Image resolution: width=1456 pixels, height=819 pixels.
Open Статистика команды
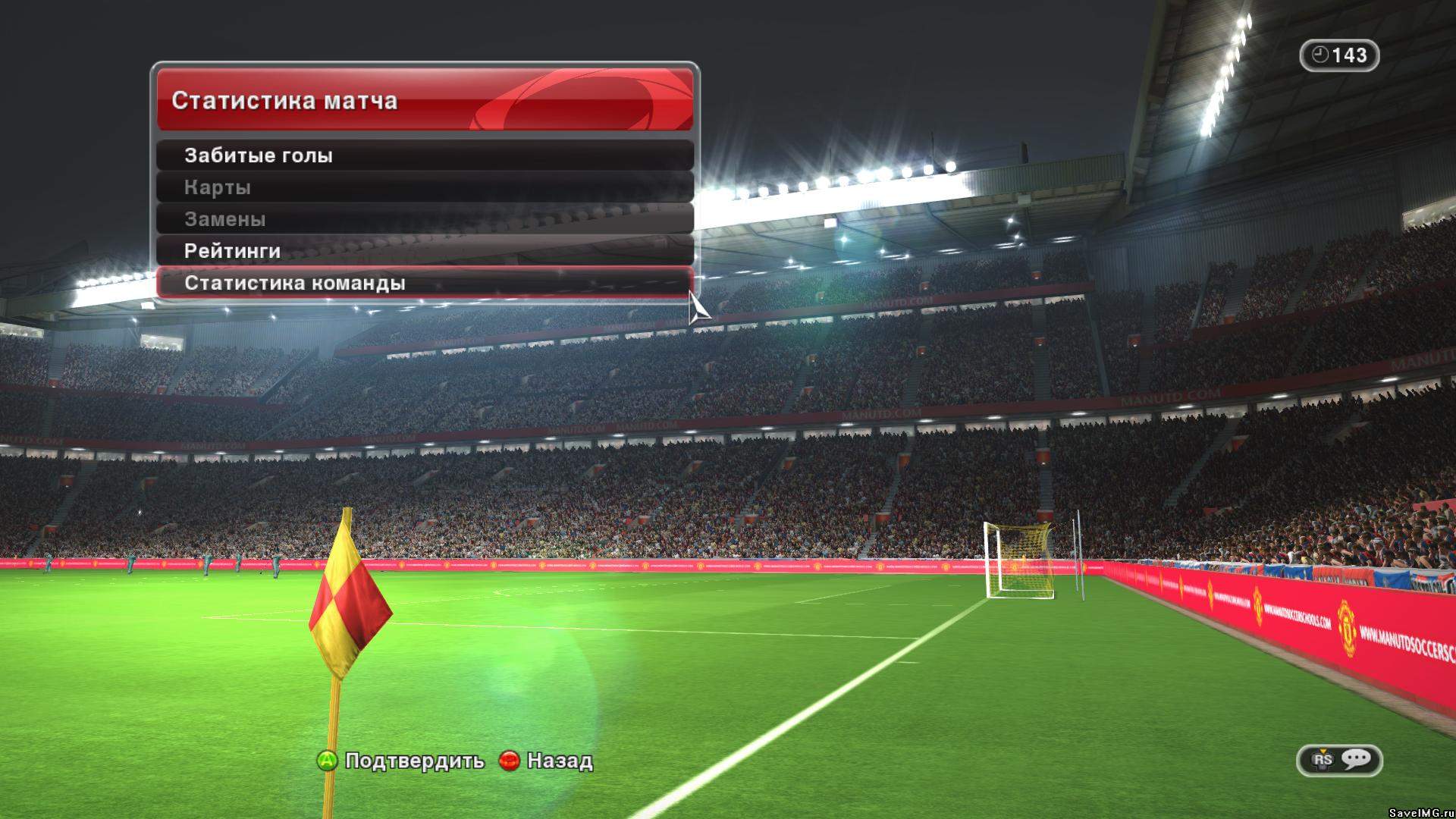tap(425, 283)
